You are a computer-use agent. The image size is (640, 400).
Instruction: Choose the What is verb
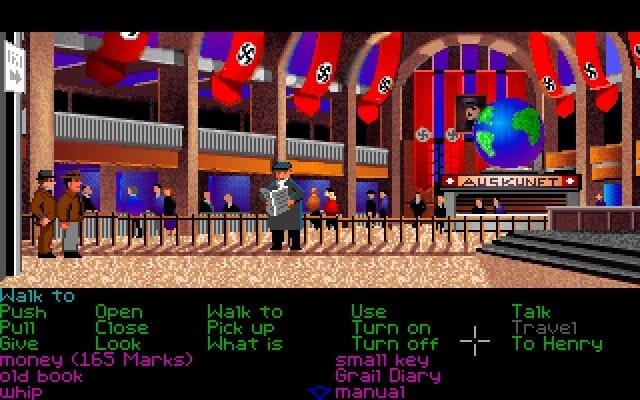point(245,343)
